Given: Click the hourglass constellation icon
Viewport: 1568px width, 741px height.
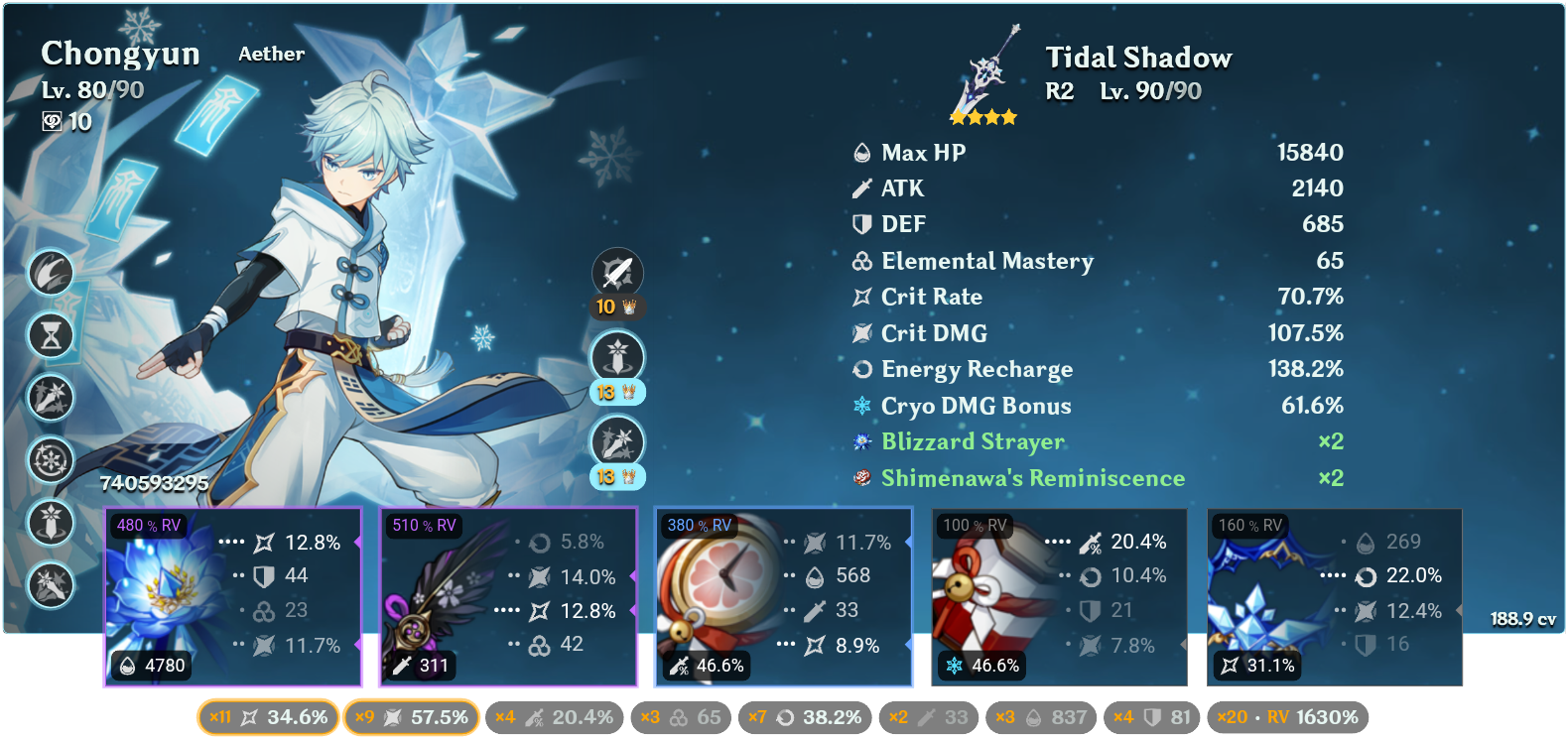Looking at the screenshot, I should click(x=52, y=336).
